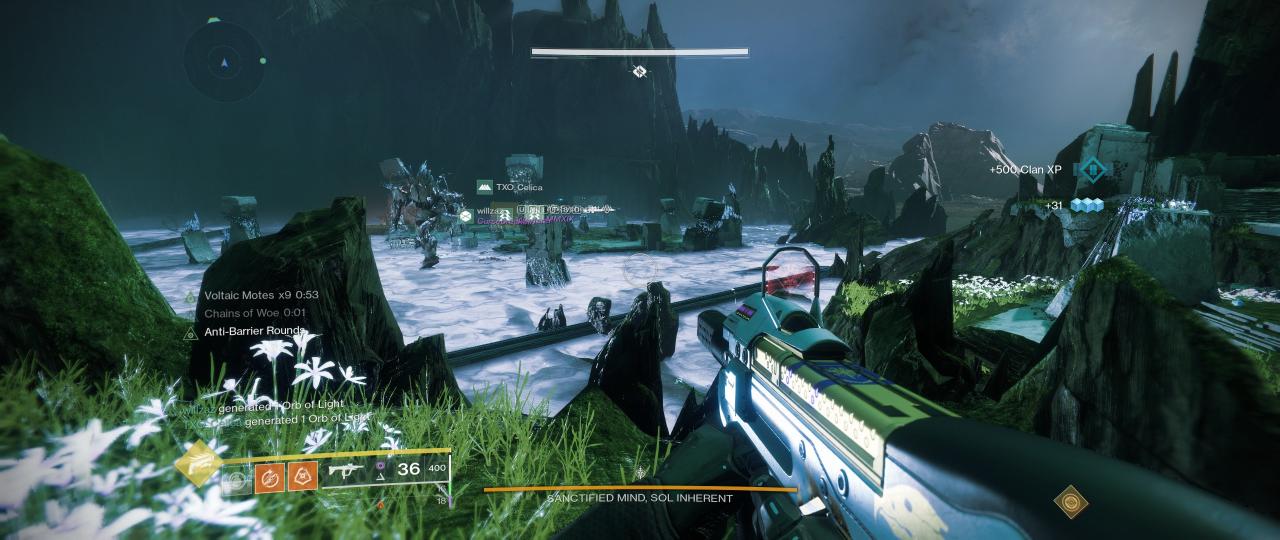The width and height of the screenshot is (1280, 540).
Task: Click the radar in the top-left corner
Action: click(x=225, y=63)
